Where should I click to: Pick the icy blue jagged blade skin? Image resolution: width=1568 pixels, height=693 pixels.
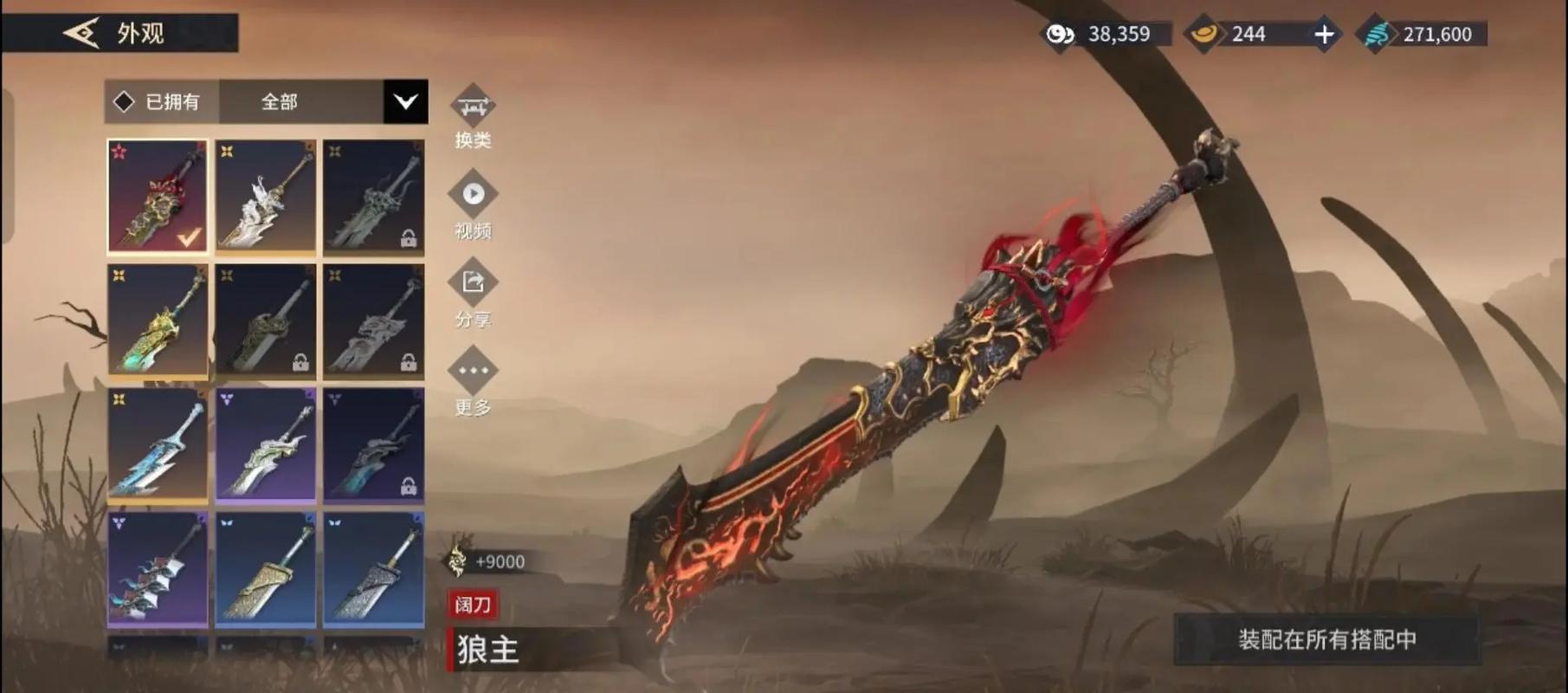tap(158, 444)
